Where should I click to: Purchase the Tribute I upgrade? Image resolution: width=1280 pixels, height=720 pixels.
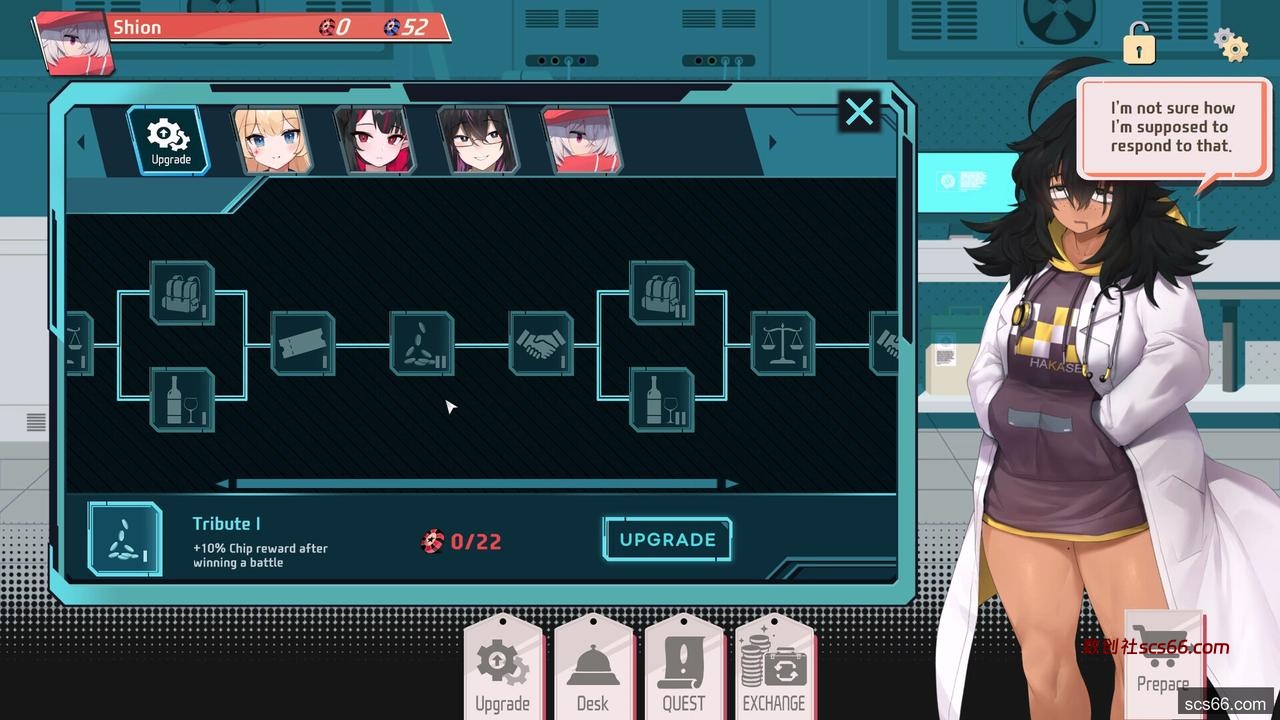point(667,540)
